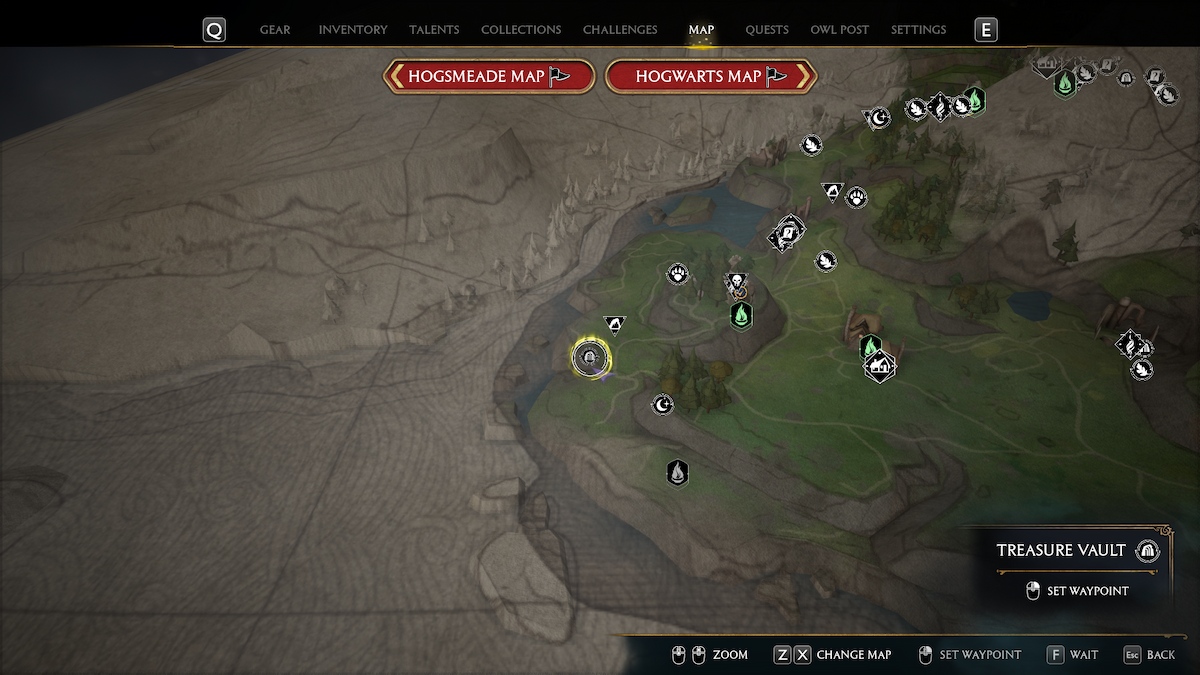
Task: Click the green Floo Flame marker below the skull
Action: (x=741, y=316)
